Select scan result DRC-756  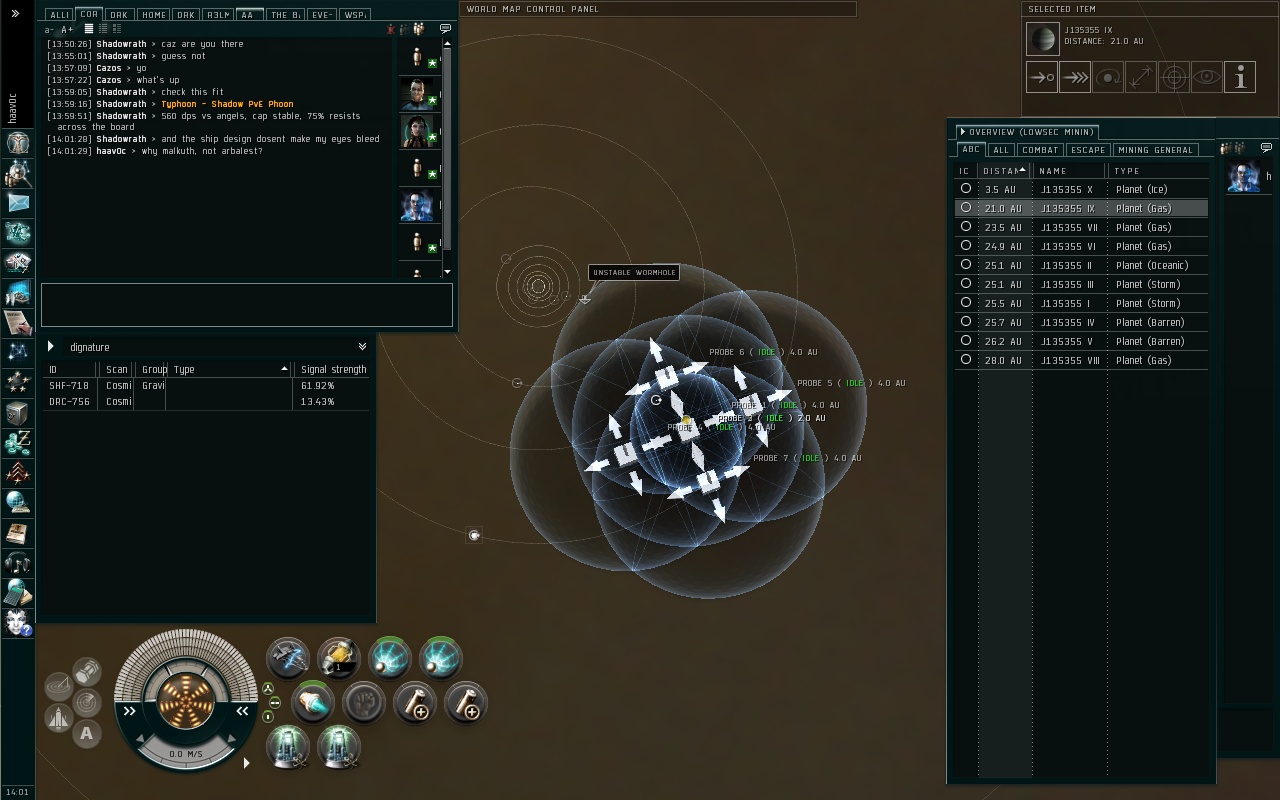[x=69, y=402]
